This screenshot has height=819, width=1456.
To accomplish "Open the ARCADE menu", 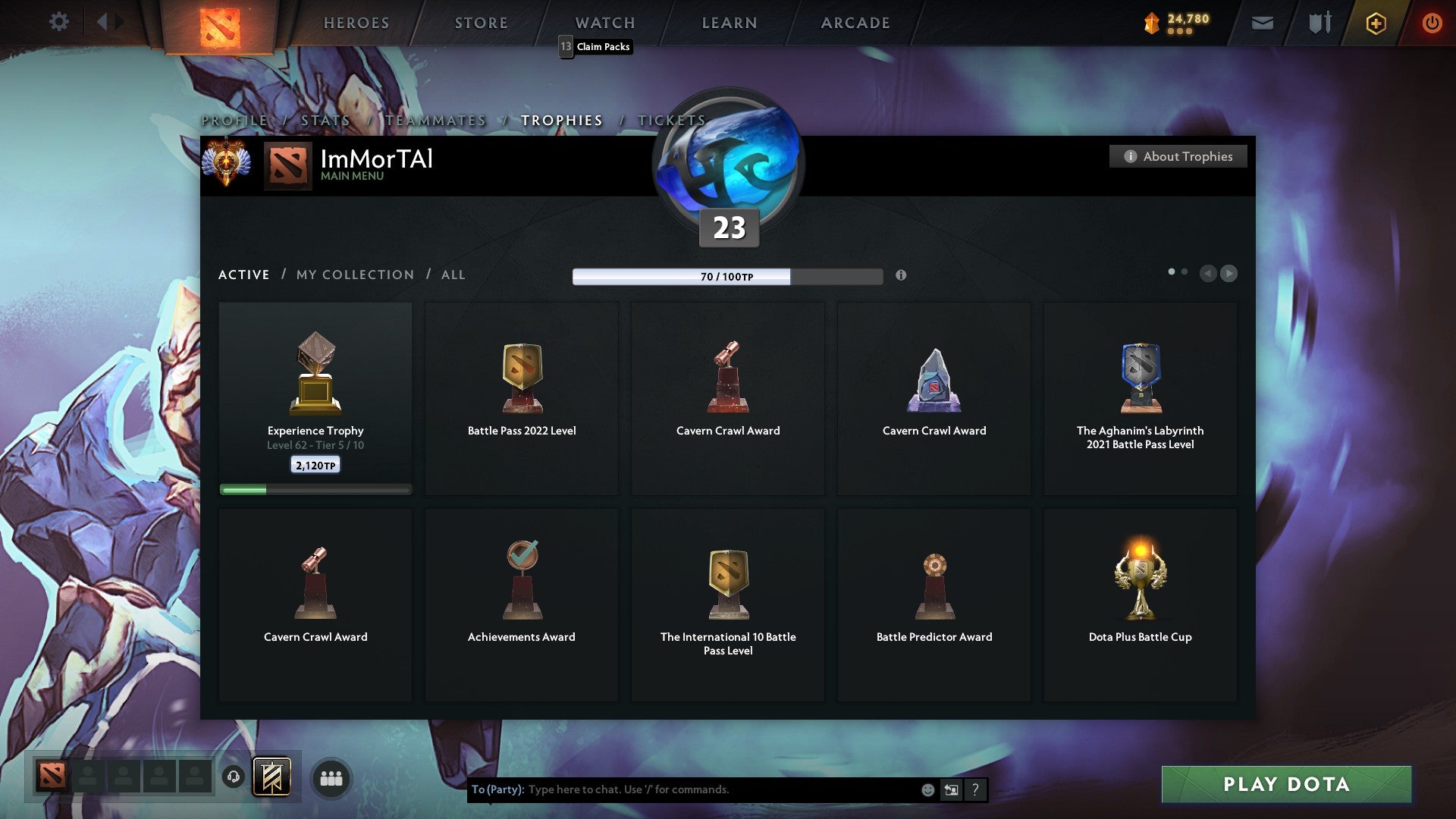I will click(855, 23).
